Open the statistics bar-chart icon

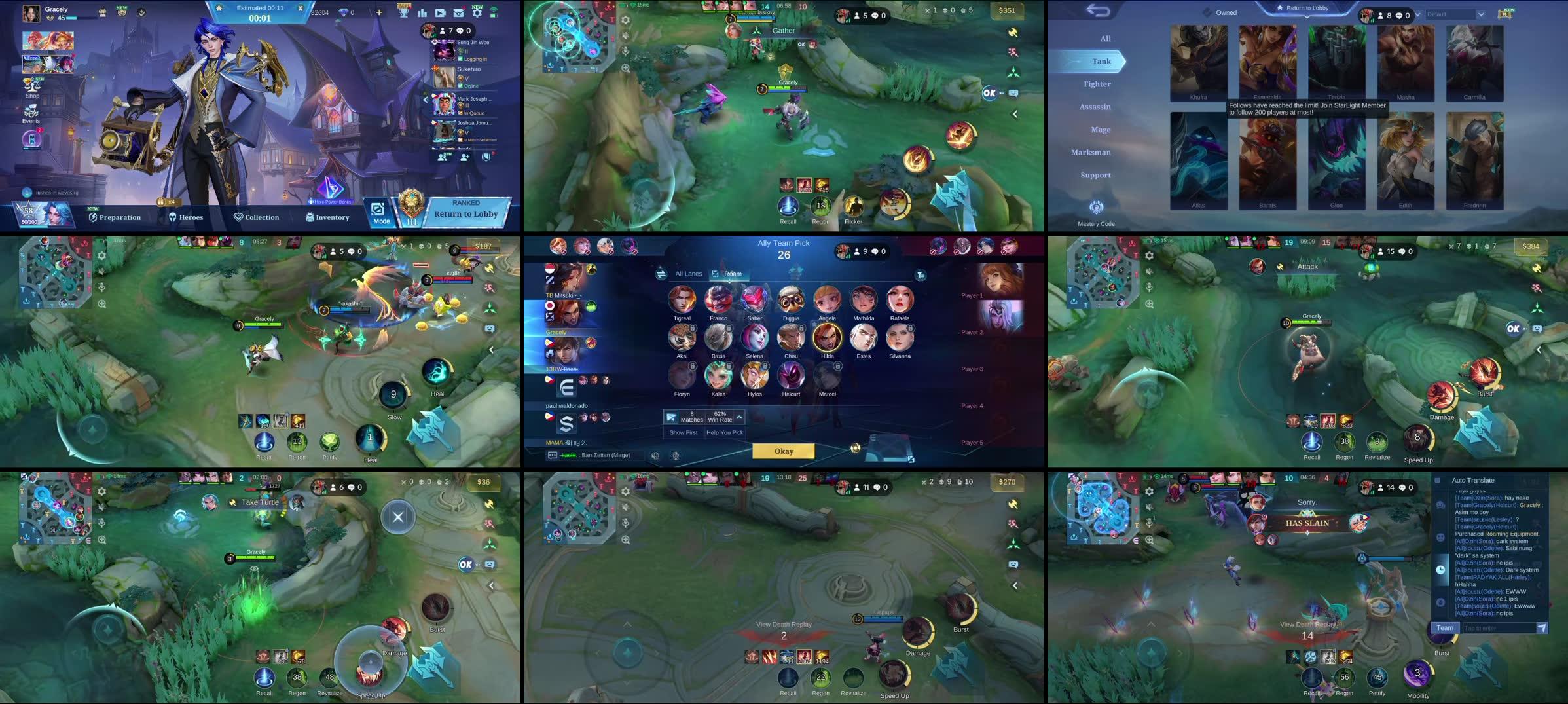pos(422,14)
